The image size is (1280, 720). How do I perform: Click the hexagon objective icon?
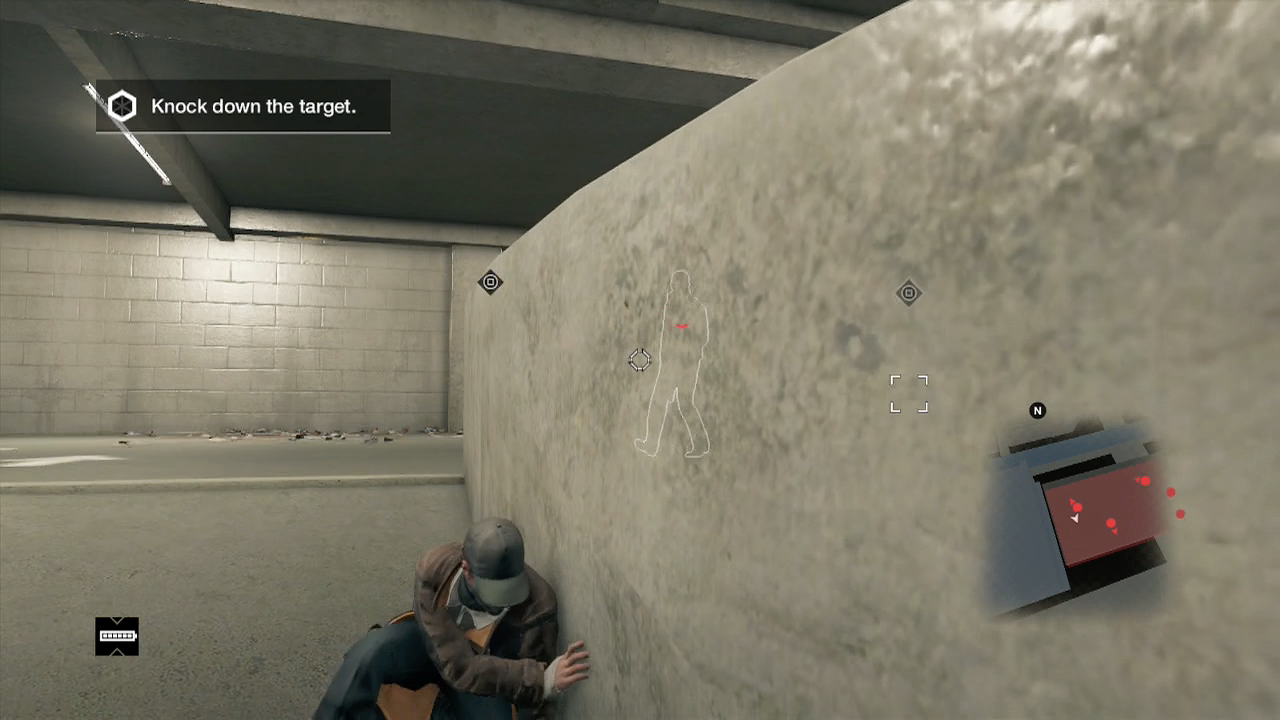[x=122, y=106]
